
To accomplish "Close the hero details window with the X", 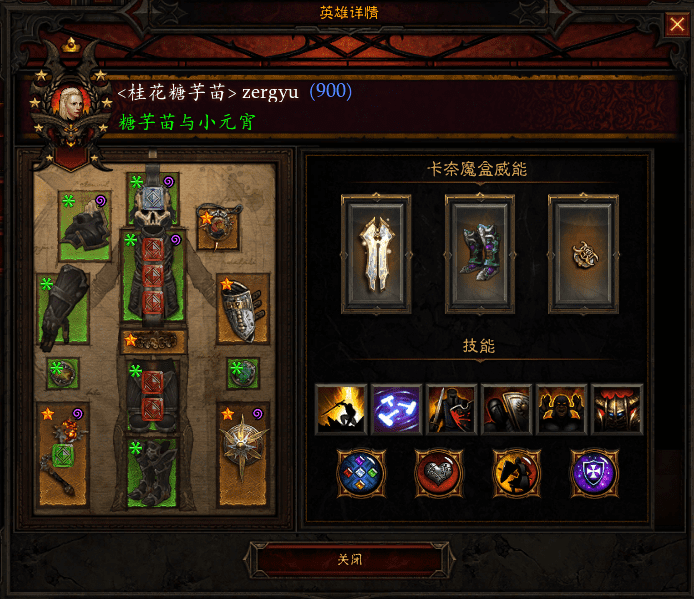I will click(677, 25).
